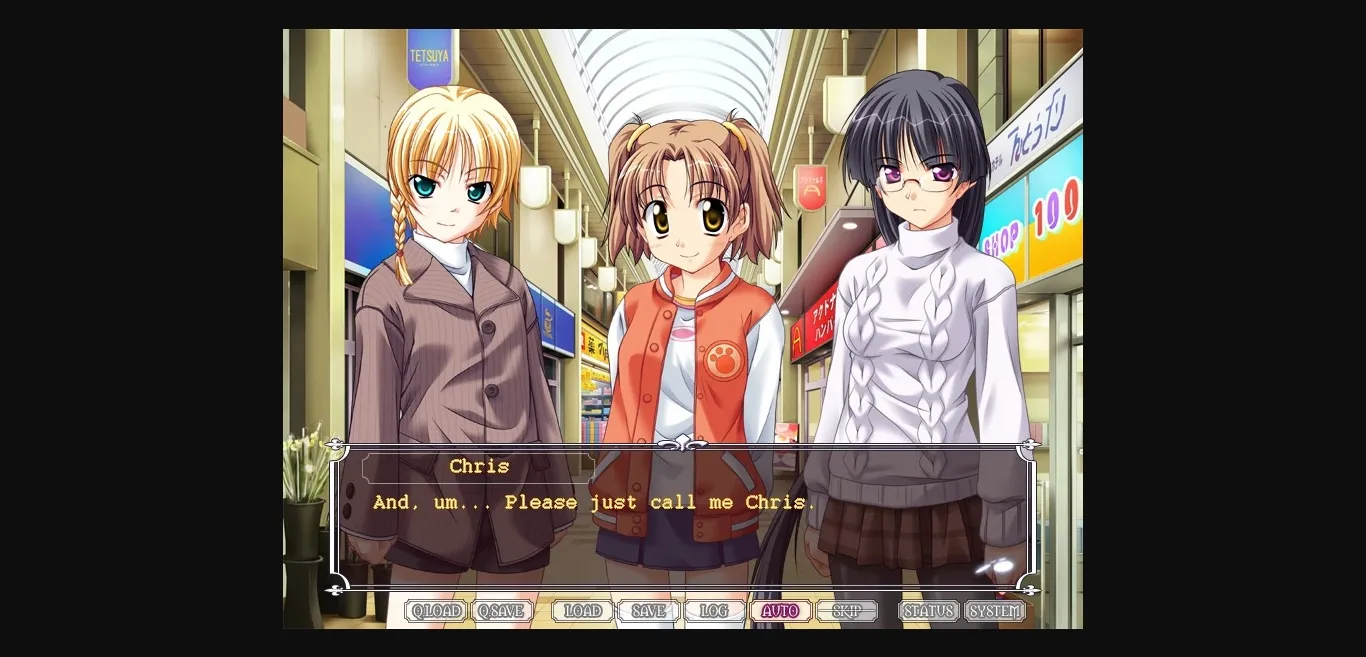This screenshot has width=1366, height=657.
Task: Toggle AUTO text advance mode
Action: coord(780,611)
